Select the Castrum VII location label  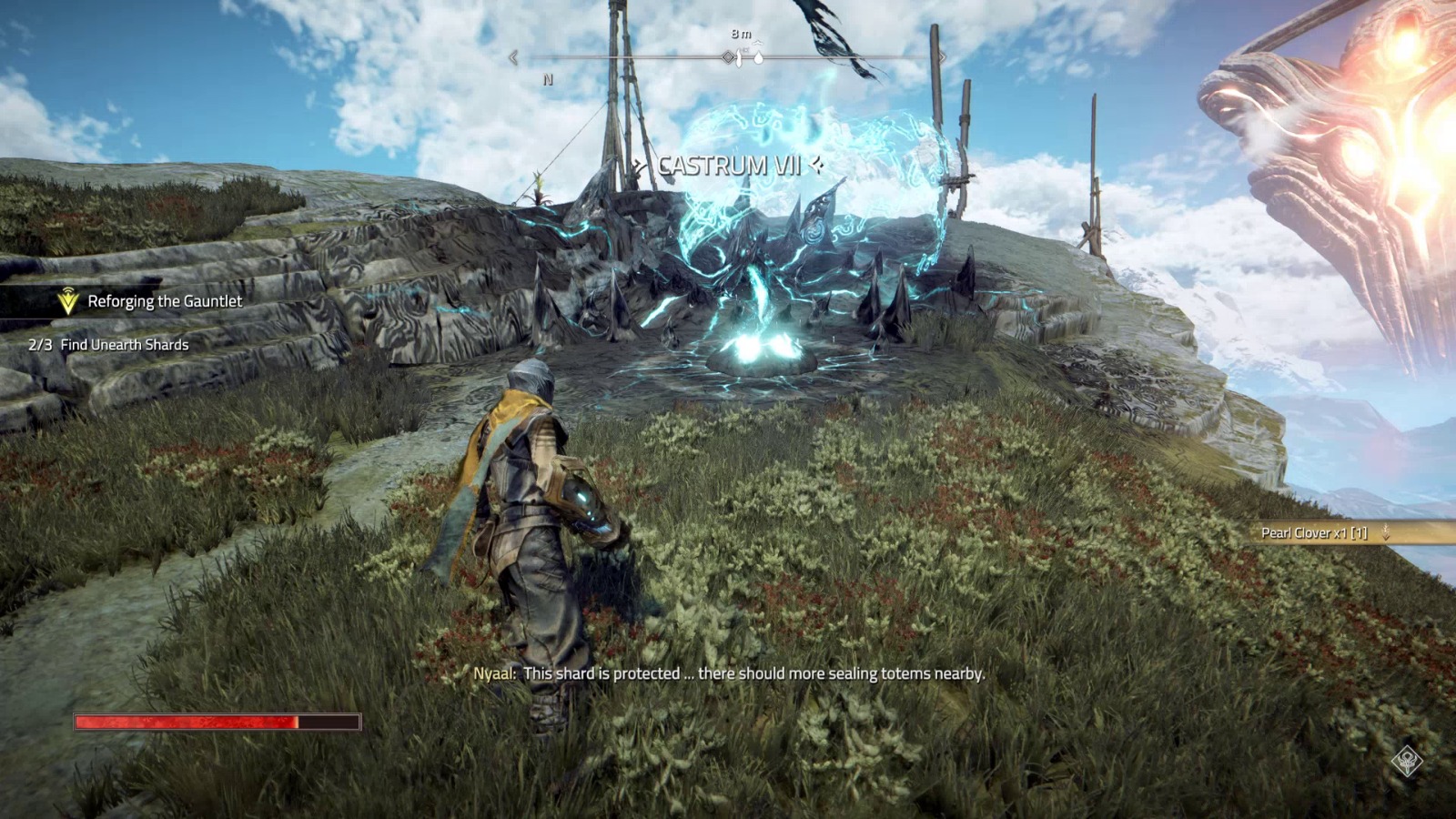pos(729,166)
